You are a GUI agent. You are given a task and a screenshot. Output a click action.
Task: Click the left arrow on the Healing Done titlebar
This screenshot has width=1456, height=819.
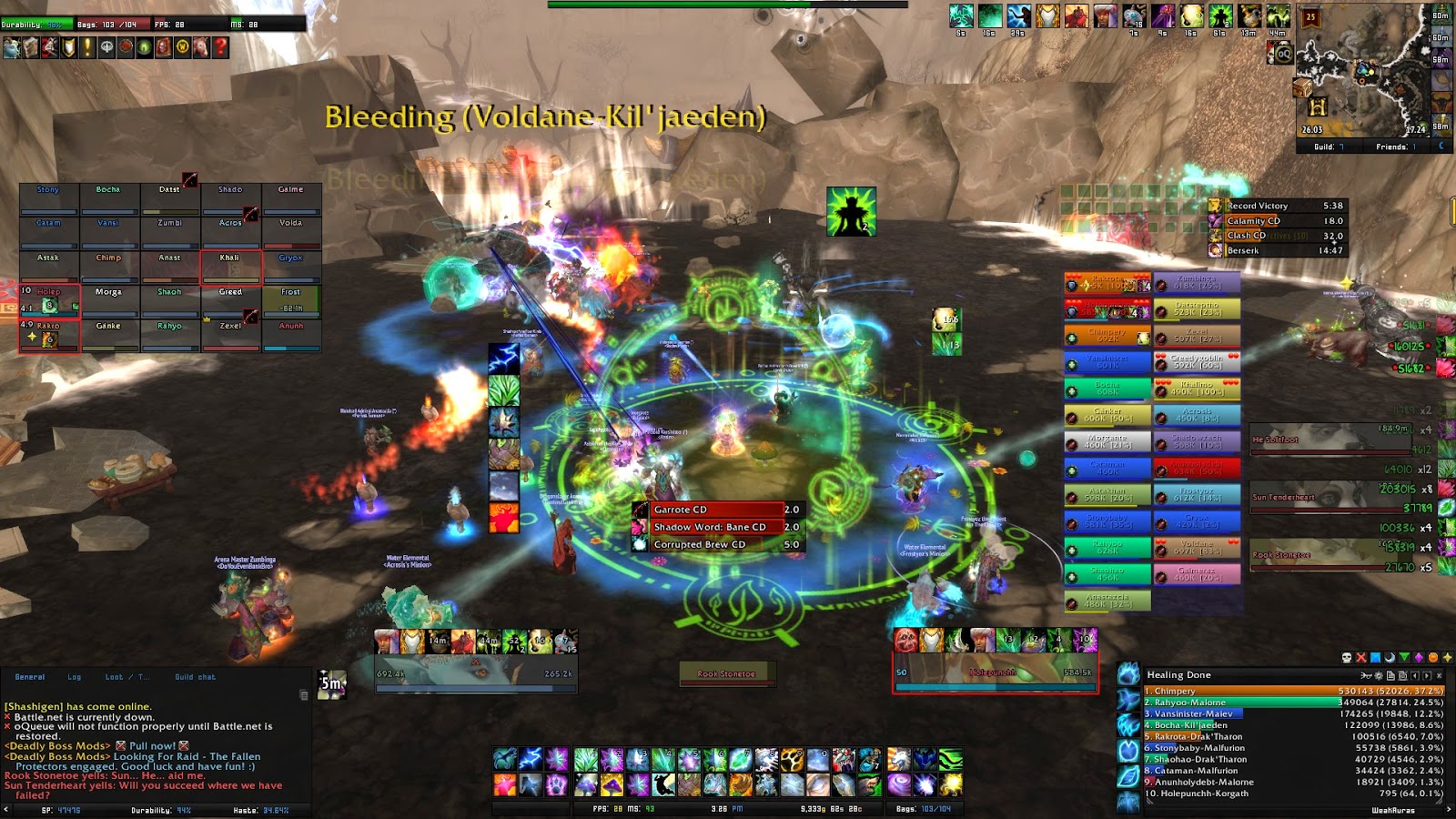(x=1415, y=675)
